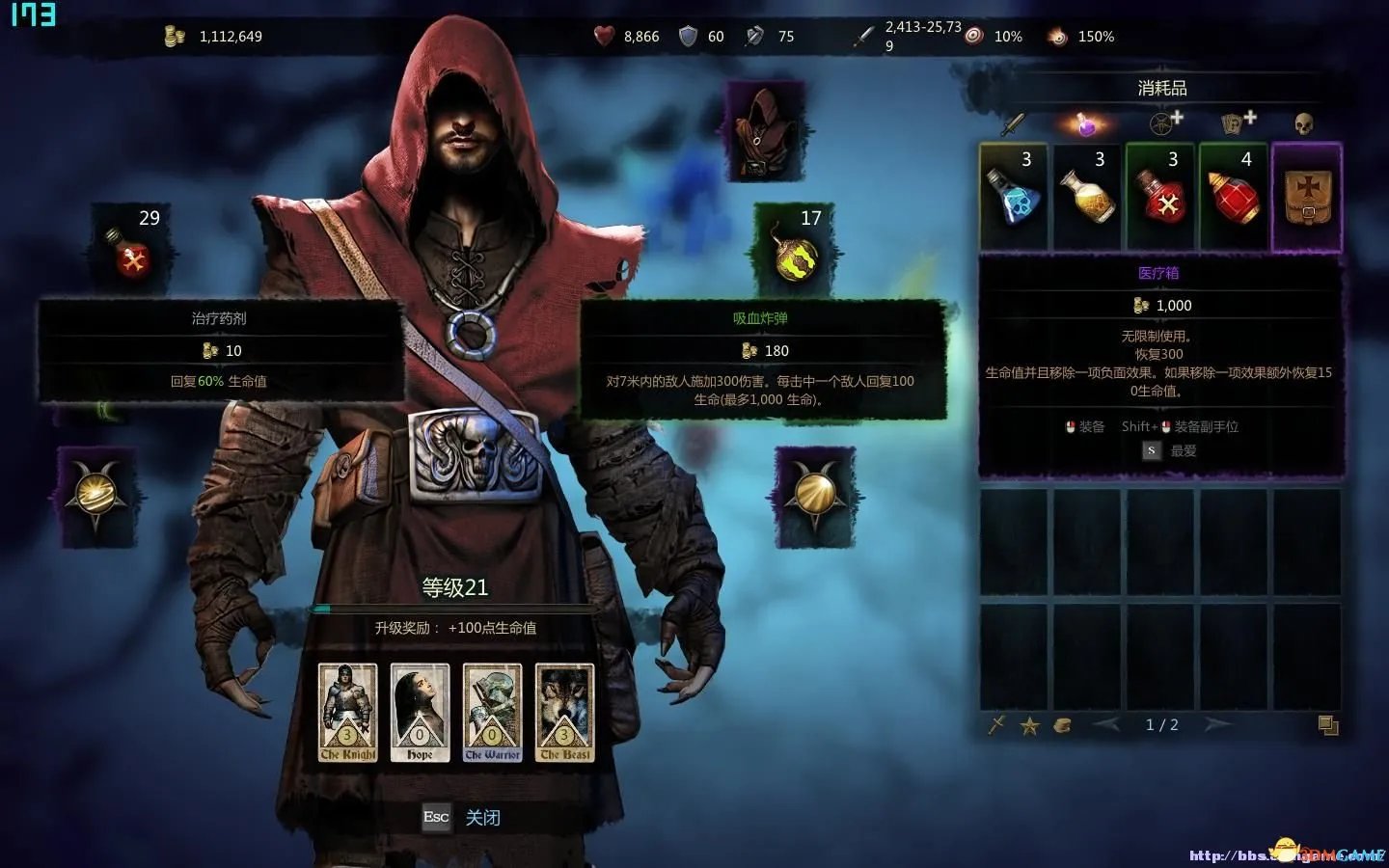The image size is (1389, 868).
Task: Go to the next inventory page
Action: point(1218,724)
